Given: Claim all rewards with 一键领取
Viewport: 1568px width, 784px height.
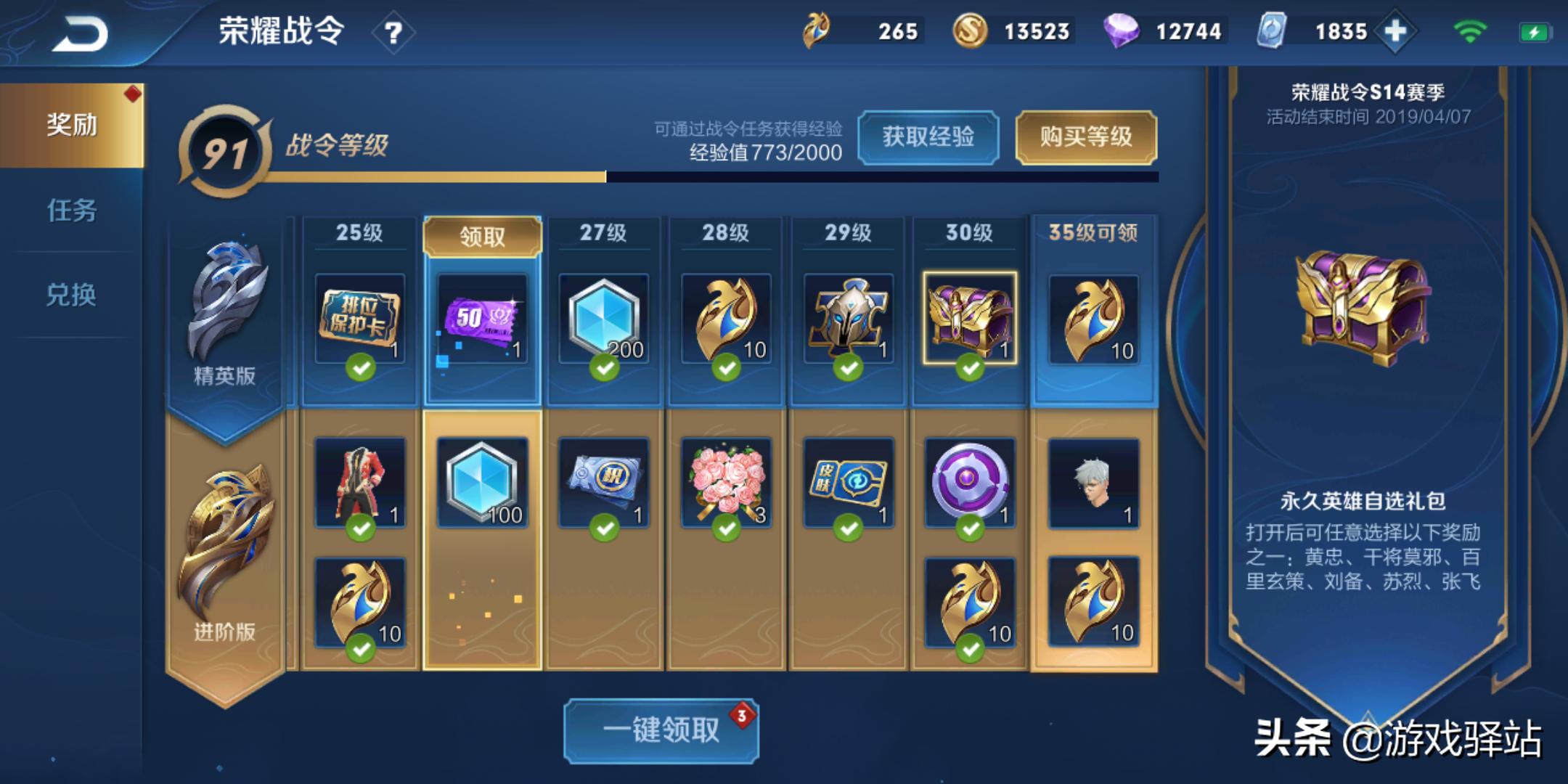Looking at the screenshot, I should [x=661, y=730].
